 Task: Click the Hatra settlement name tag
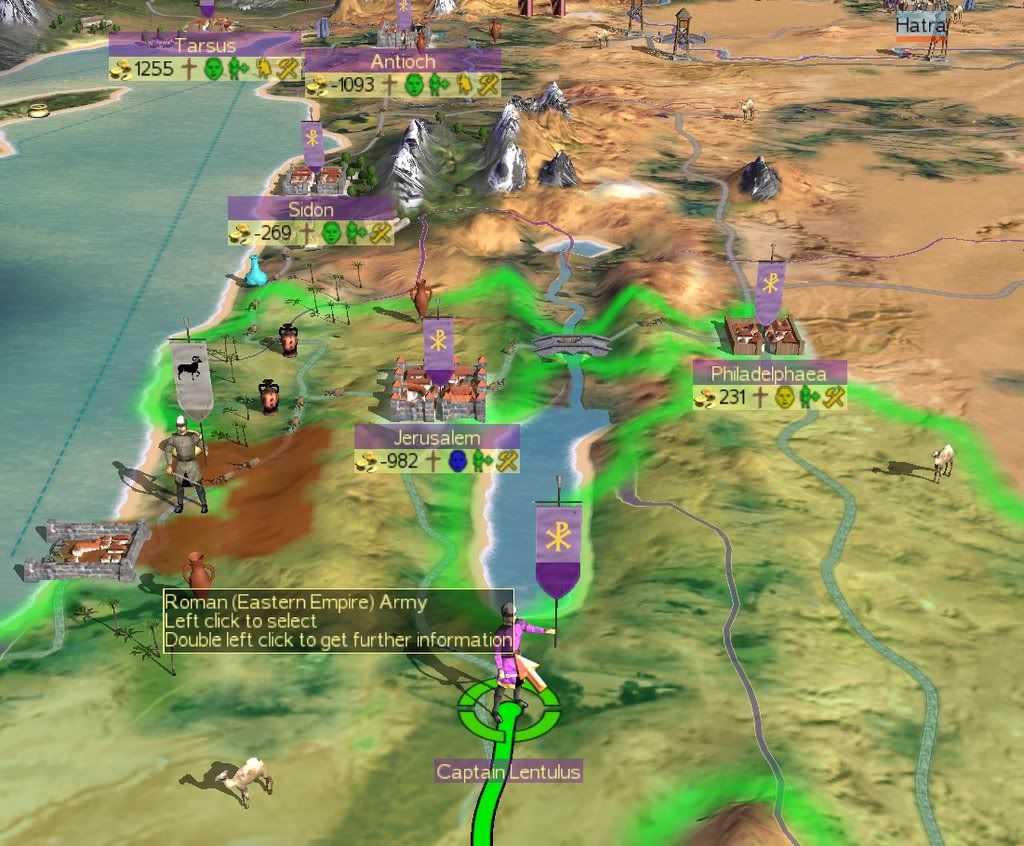point(920,24)
